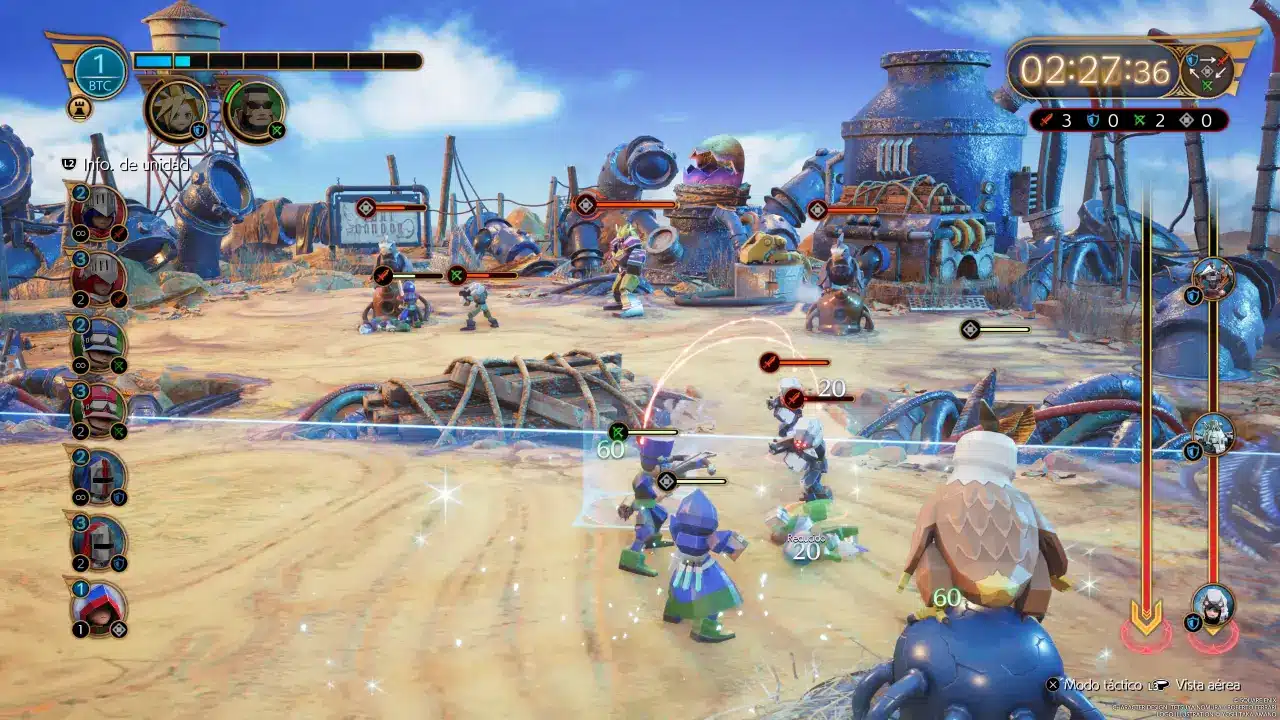1280x720 pixels.
Task: Deploy the cost-1 red-hooded unit
Action: tap(99, 607)
